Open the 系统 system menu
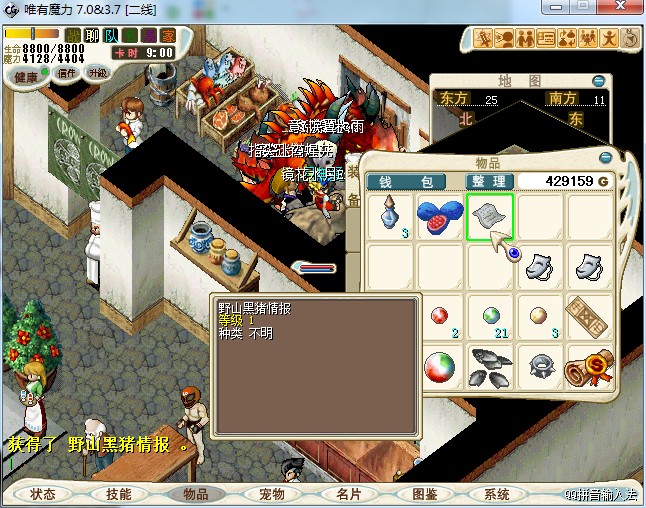Screen dimensions: 646x508 tap(497, 494)
